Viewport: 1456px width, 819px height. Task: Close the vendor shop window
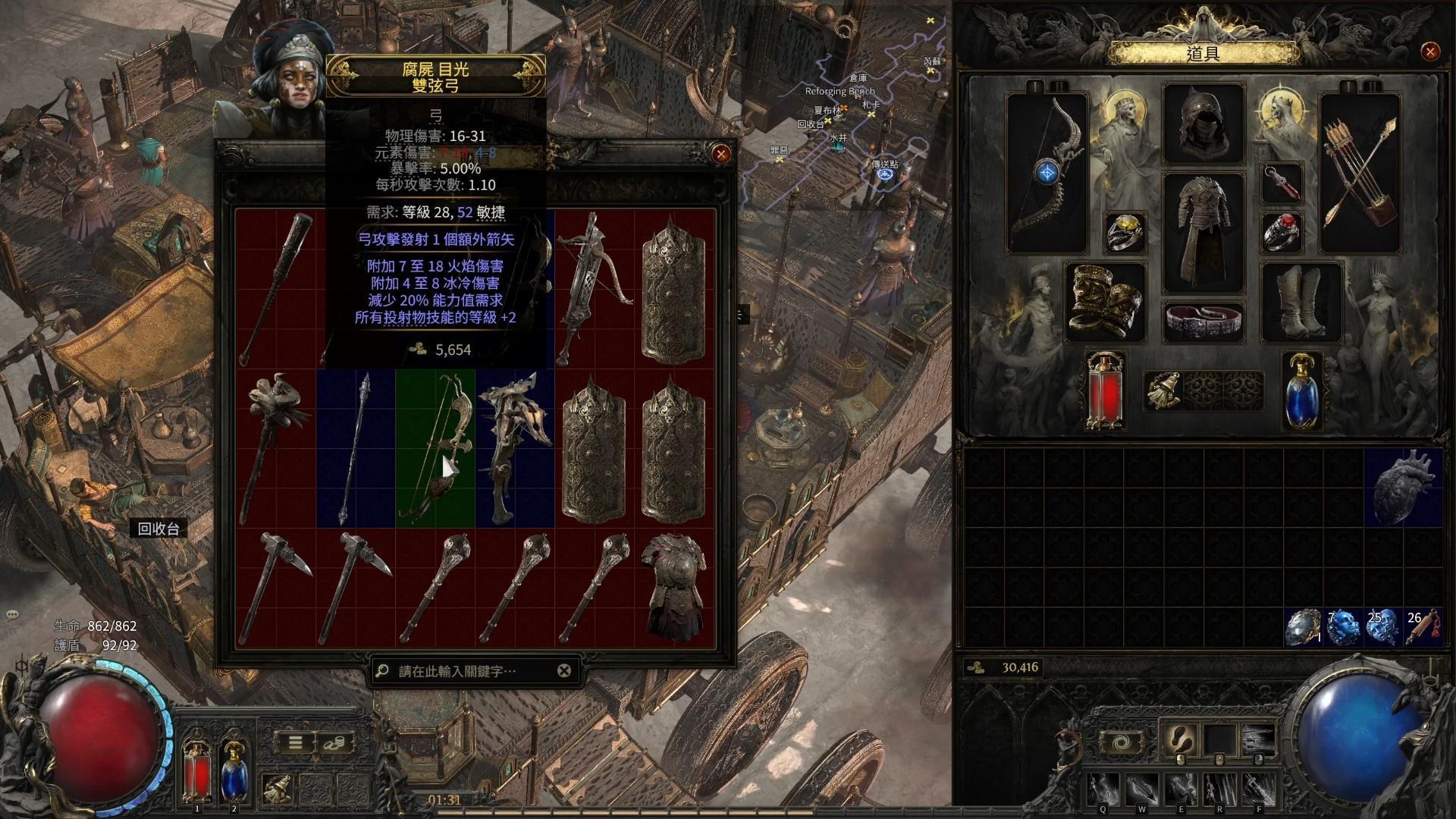[720, 154]
